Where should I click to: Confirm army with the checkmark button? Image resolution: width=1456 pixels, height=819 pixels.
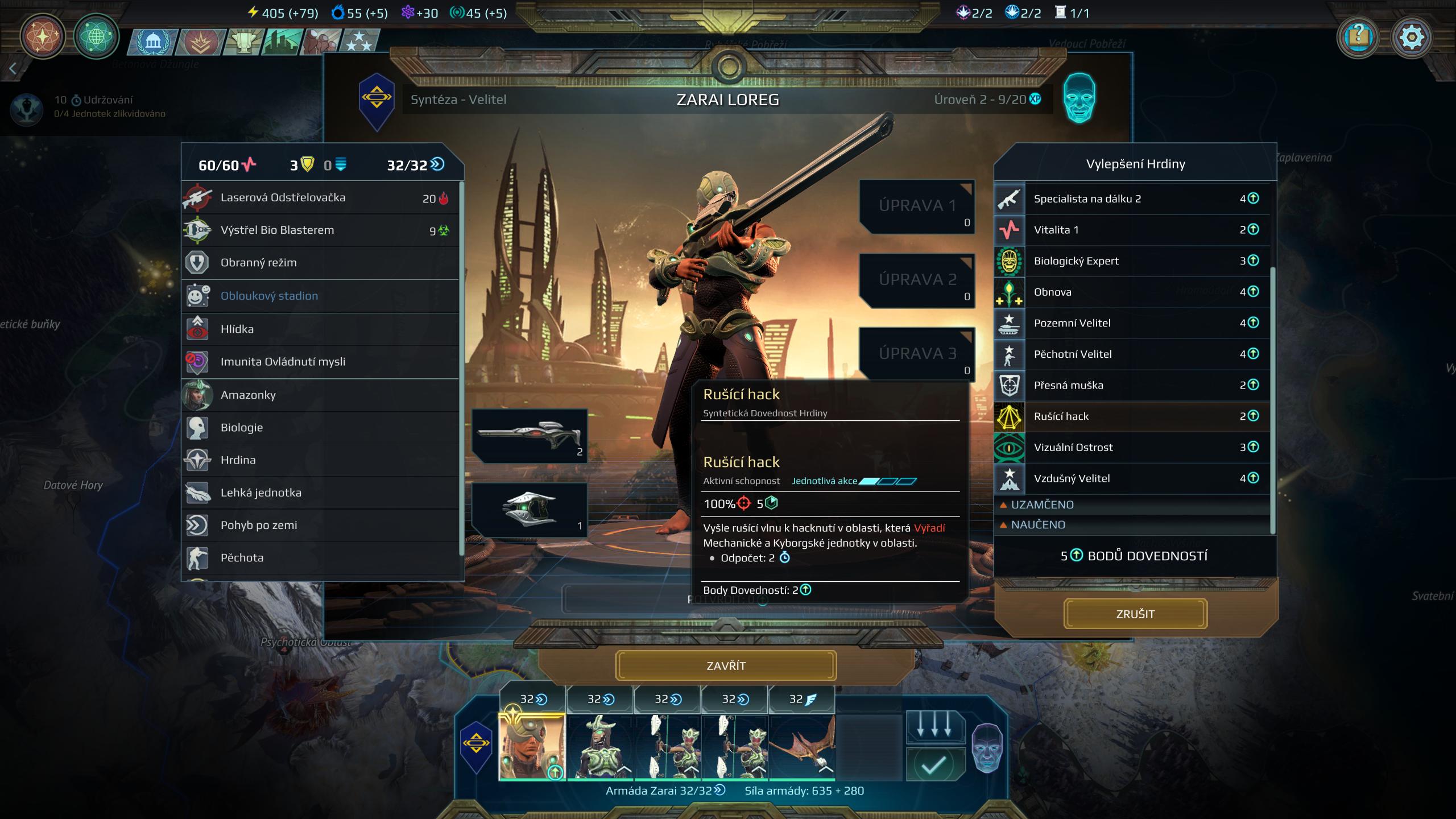(x=933, y=765)
